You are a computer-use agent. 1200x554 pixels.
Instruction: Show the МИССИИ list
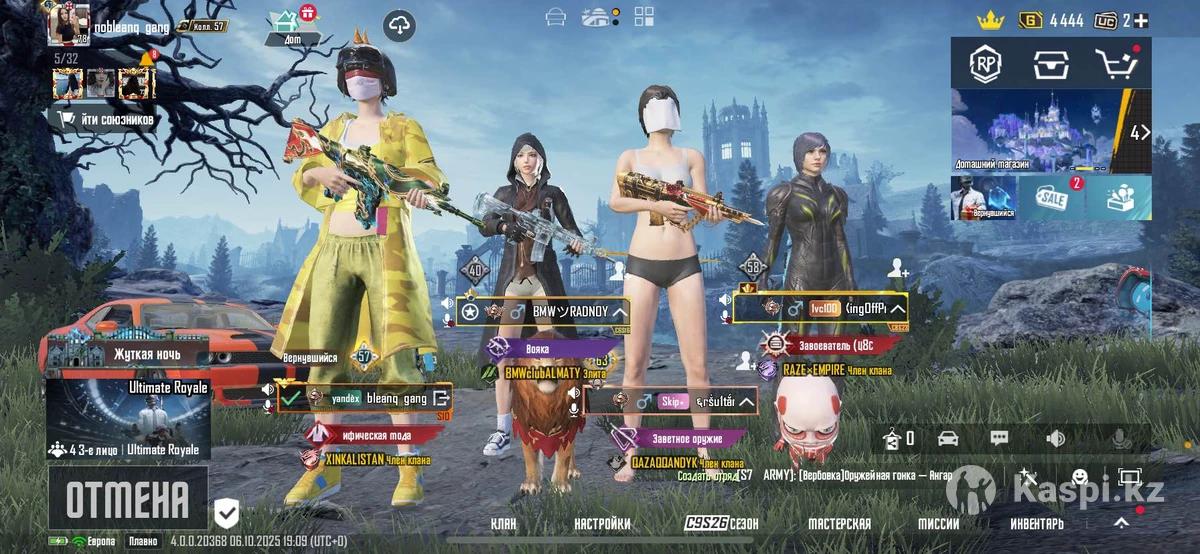coord(939,524)
